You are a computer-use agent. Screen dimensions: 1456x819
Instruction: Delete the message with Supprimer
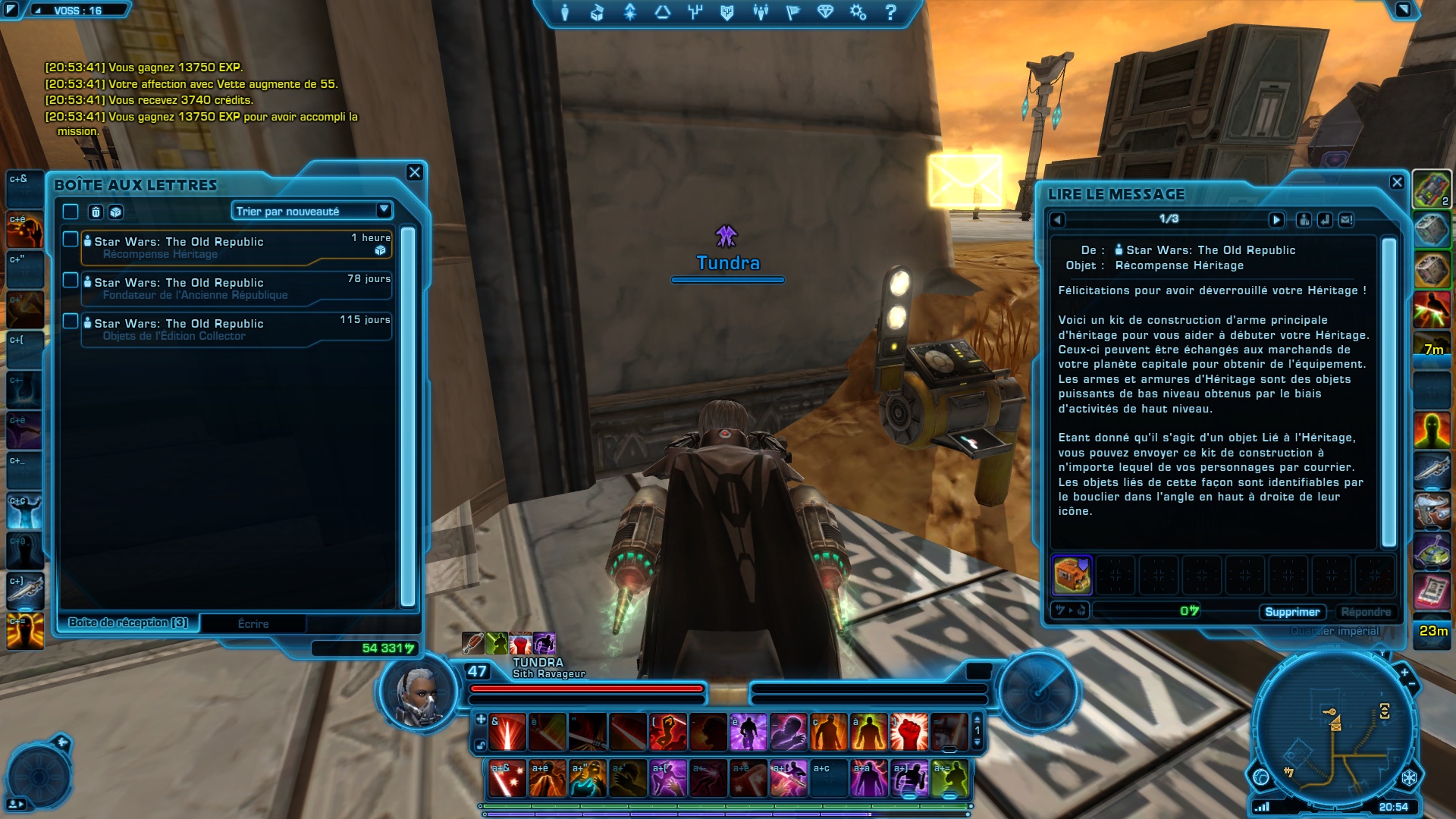pos(1292,612)
